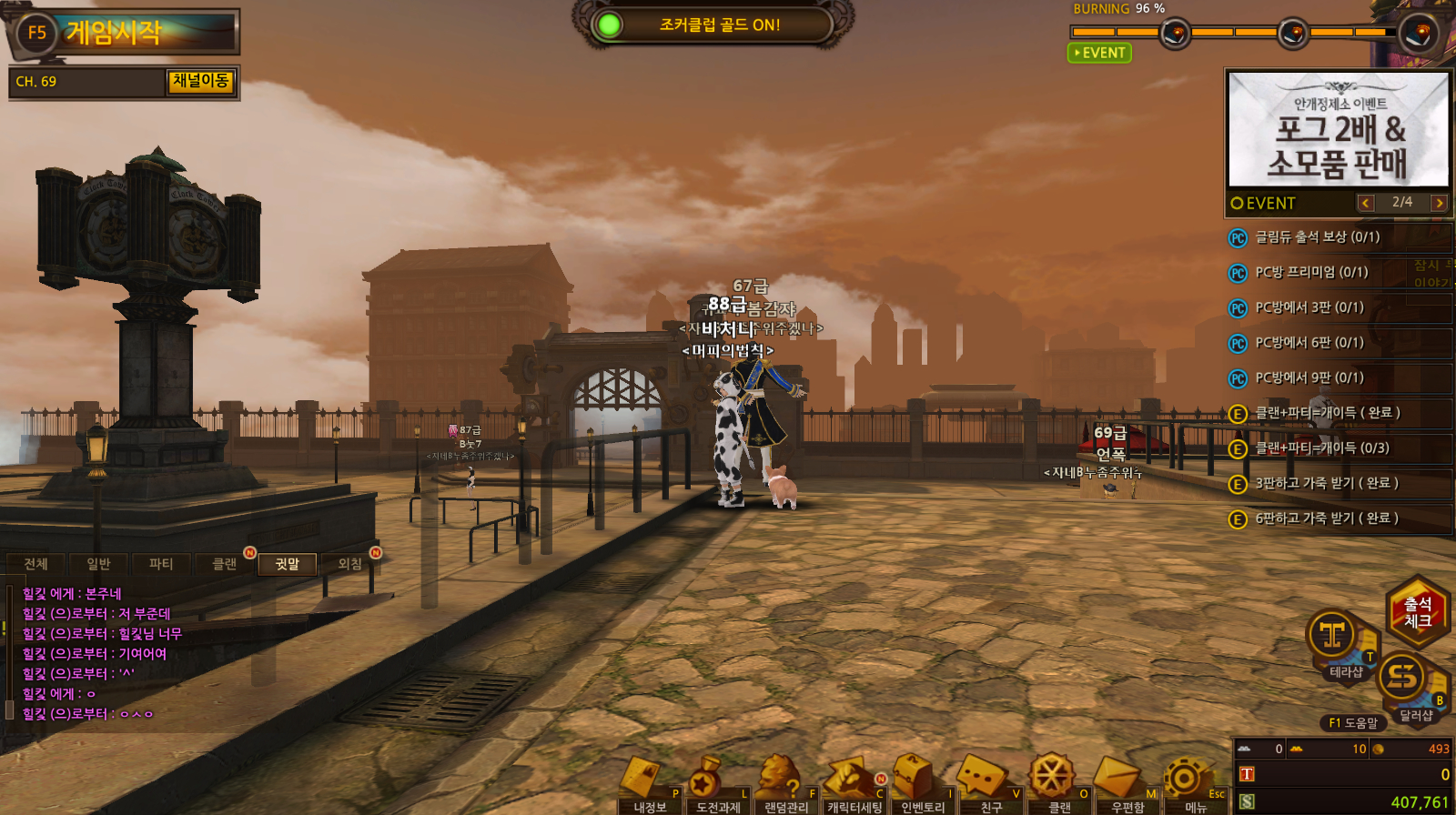Image resolution: width=1456 pixels, height=815 pixels.
Task: Switch to the 외침 chat tab
Action: tap(349, 564)
